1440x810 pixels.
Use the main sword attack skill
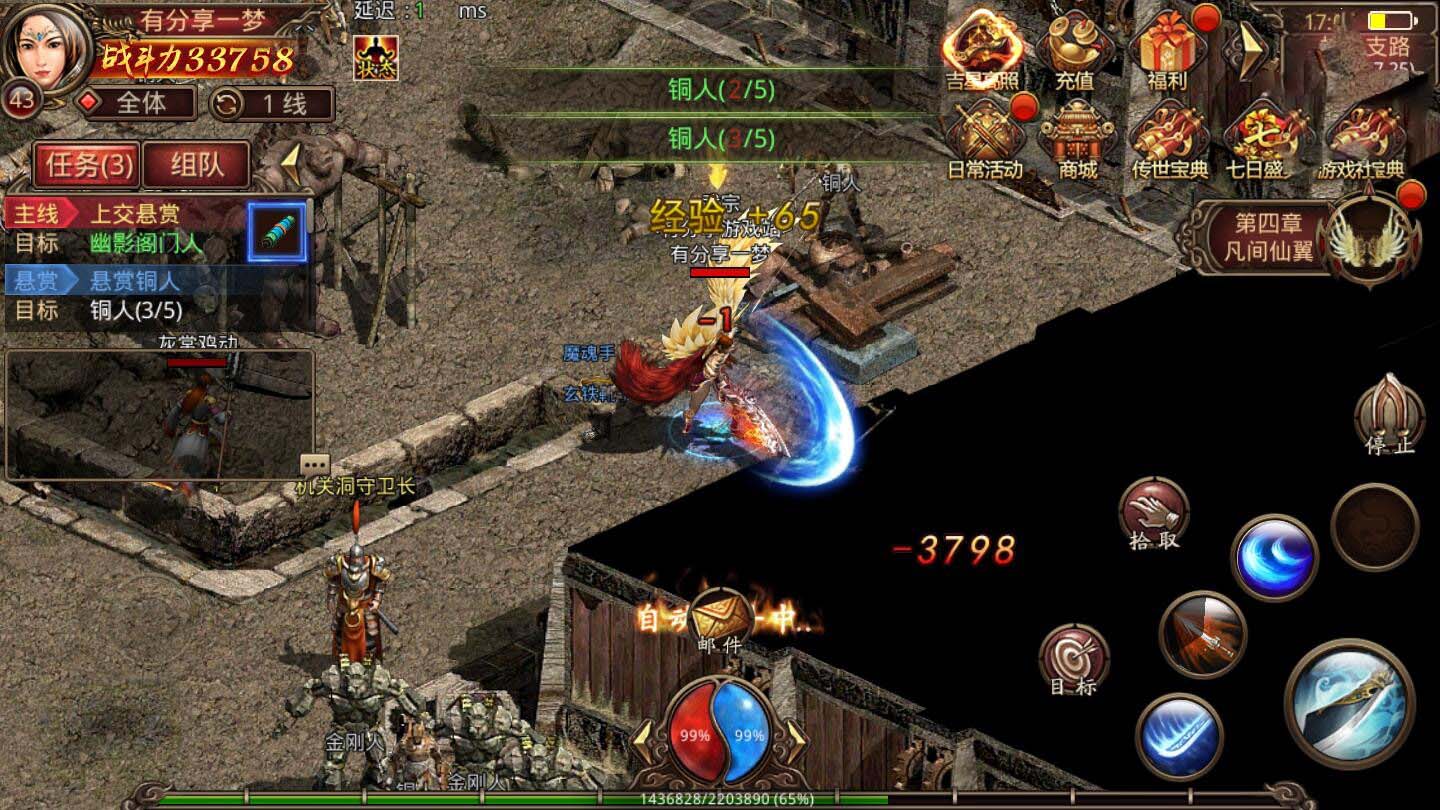pyautogui.click(x=1349, y=702)
